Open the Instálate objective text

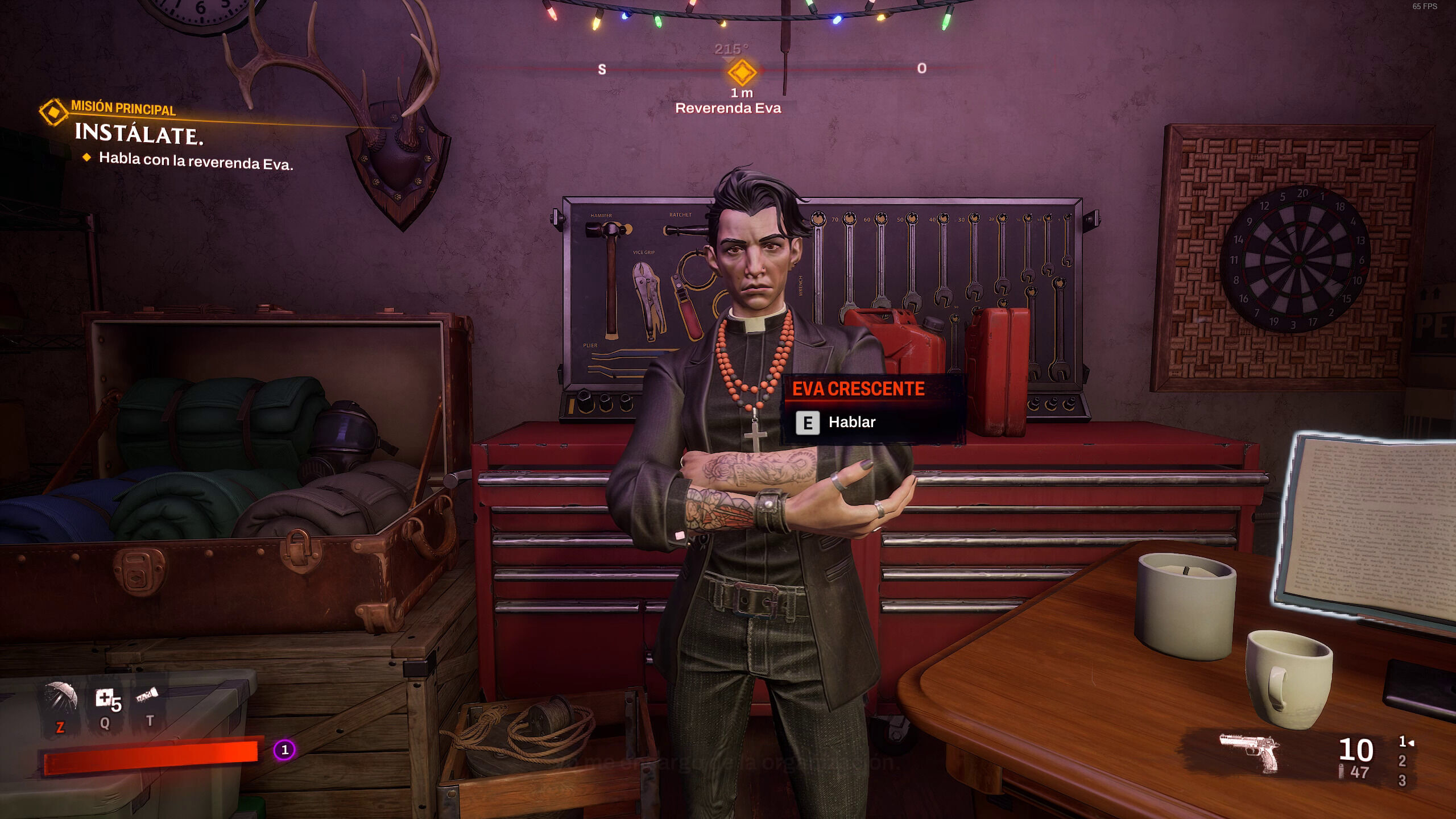[x=139, y=134]
